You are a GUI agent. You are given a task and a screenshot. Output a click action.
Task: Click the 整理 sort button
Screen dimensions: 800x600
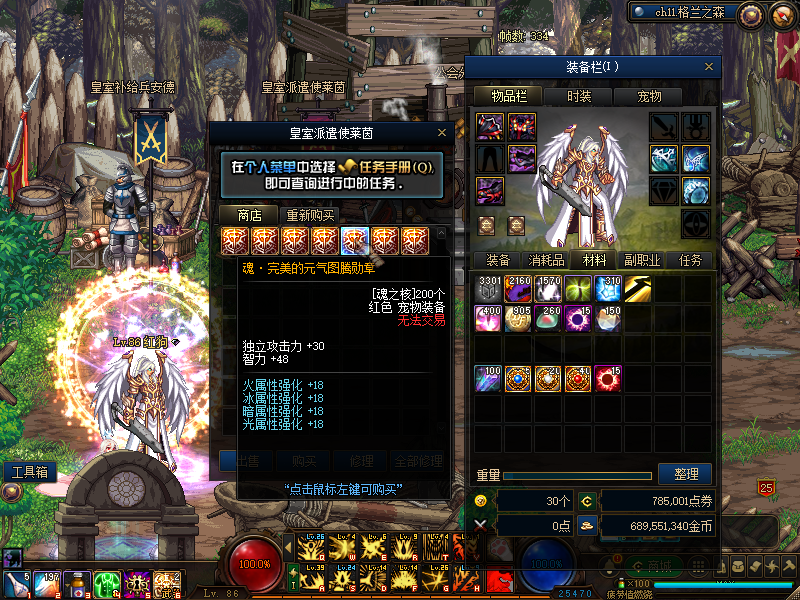click(x=685, y=474)
